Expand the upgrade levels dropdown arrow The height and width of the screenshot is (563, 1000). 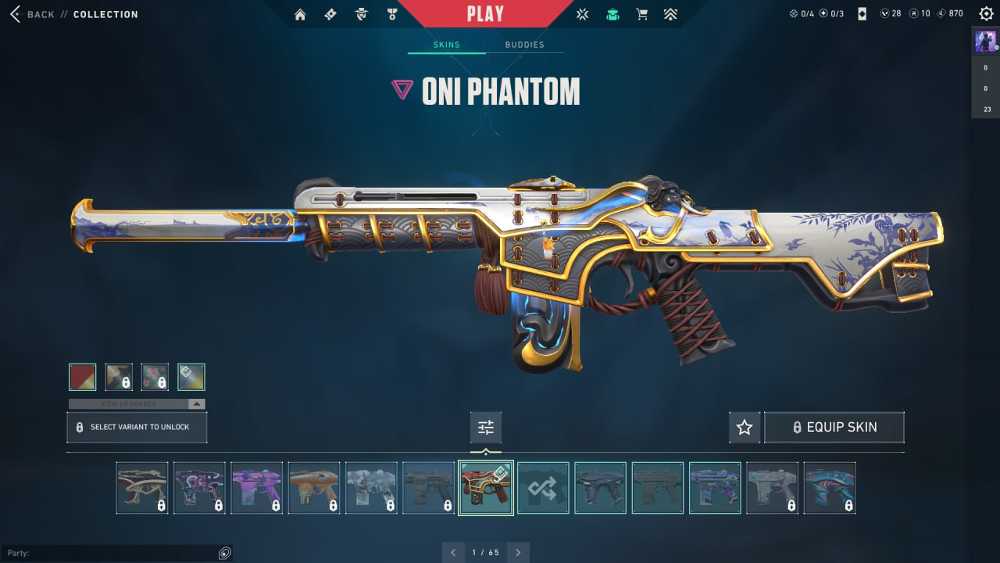[x=197, y=404]
